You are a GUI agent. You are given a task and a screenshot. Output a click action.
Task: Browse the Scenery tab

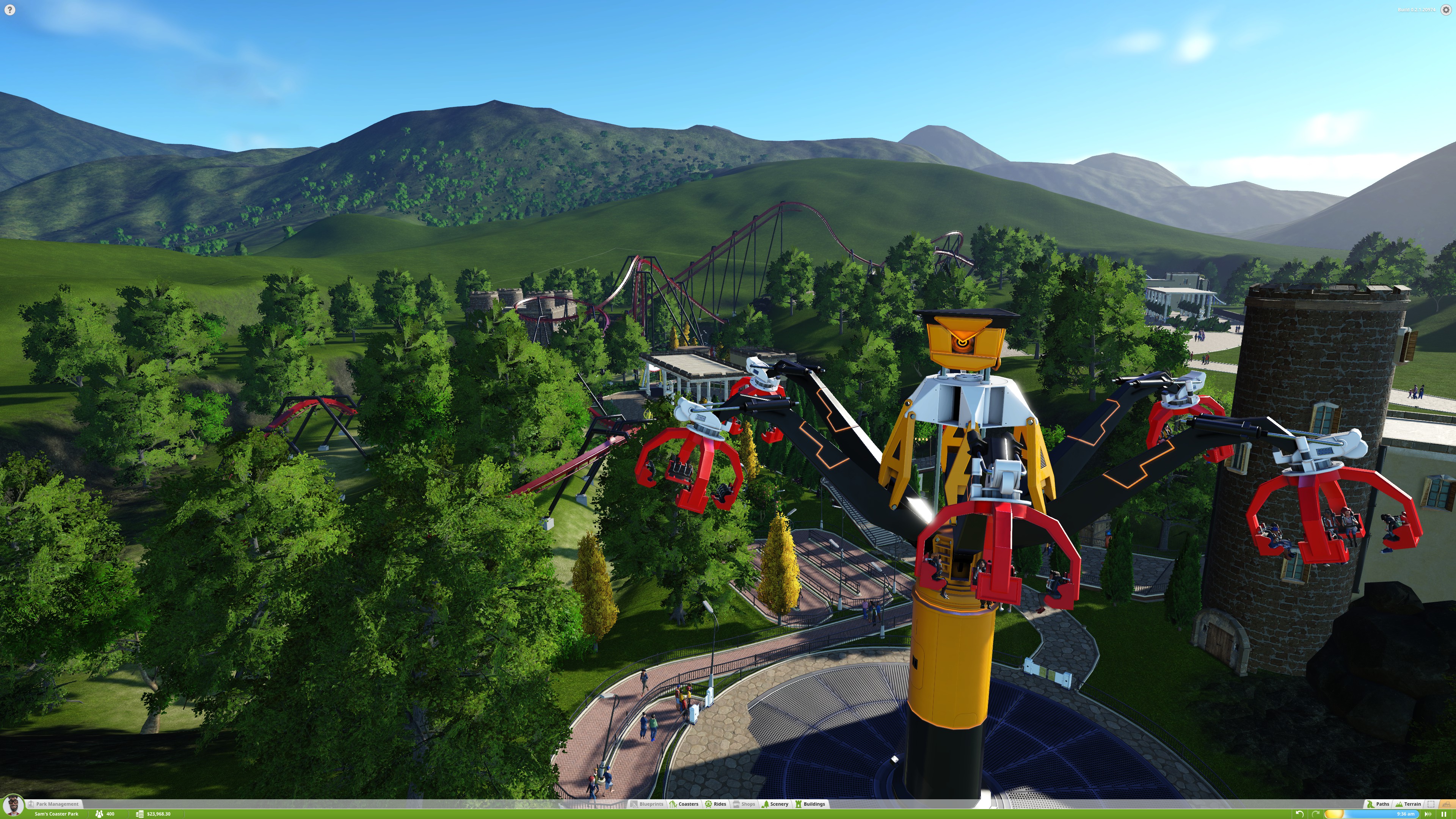pyautogui.click(x=775, y=804)
